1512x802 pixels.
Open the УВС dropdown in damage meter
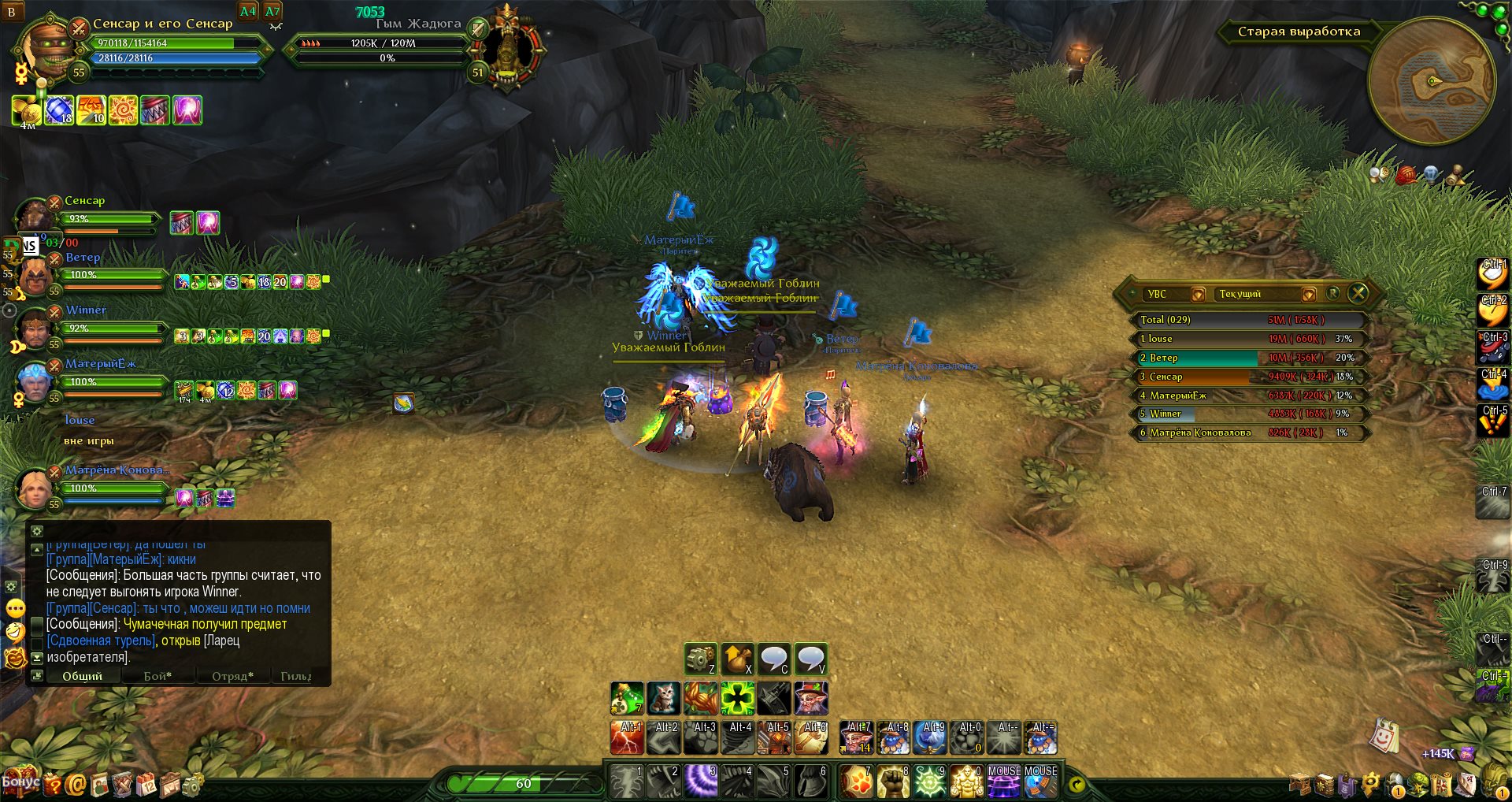tap(1198, 295)
